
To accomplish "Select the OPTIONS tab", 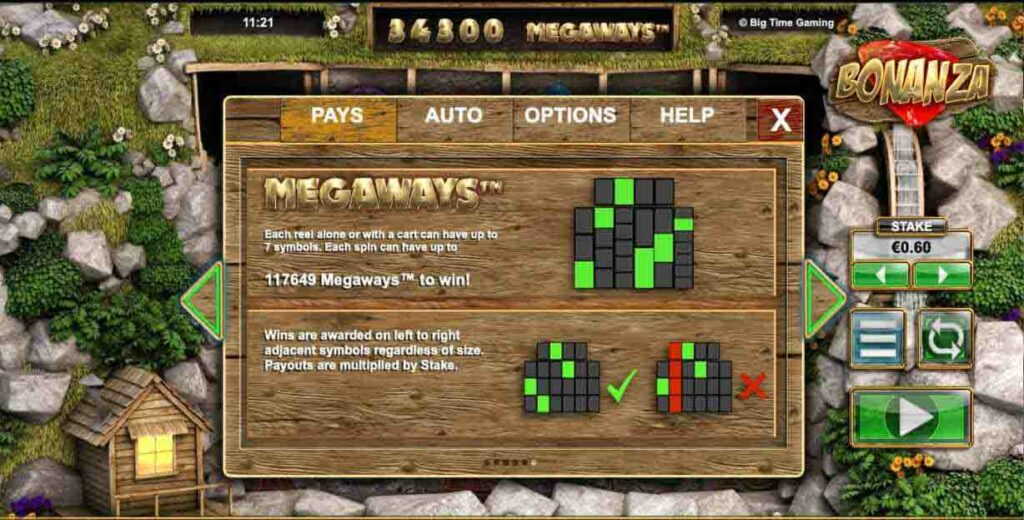I will point(570,117).
